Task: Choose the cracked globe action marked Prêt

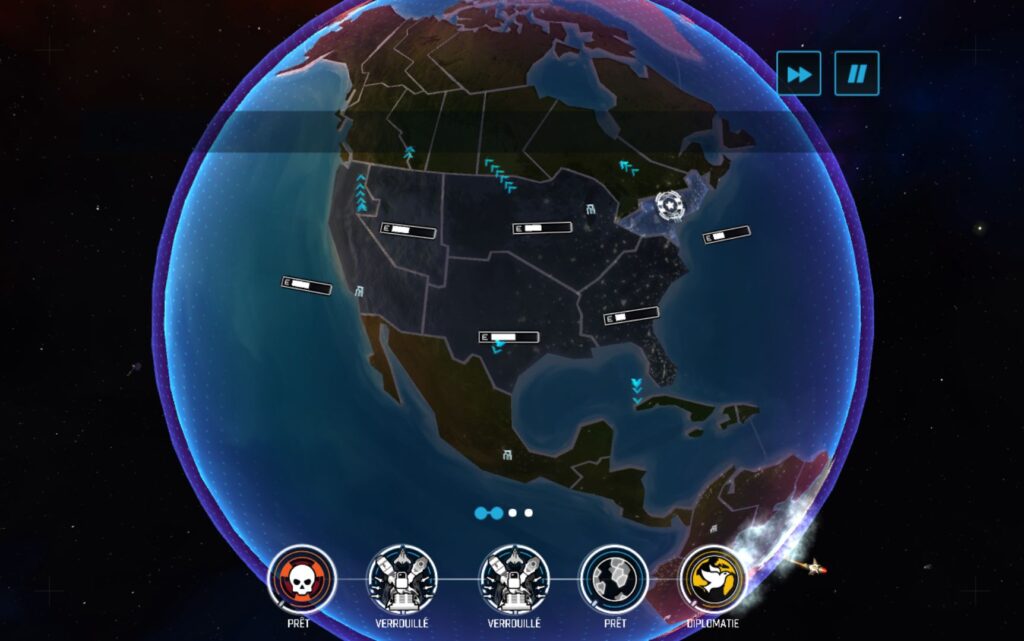Action: [x=614, y=579]
